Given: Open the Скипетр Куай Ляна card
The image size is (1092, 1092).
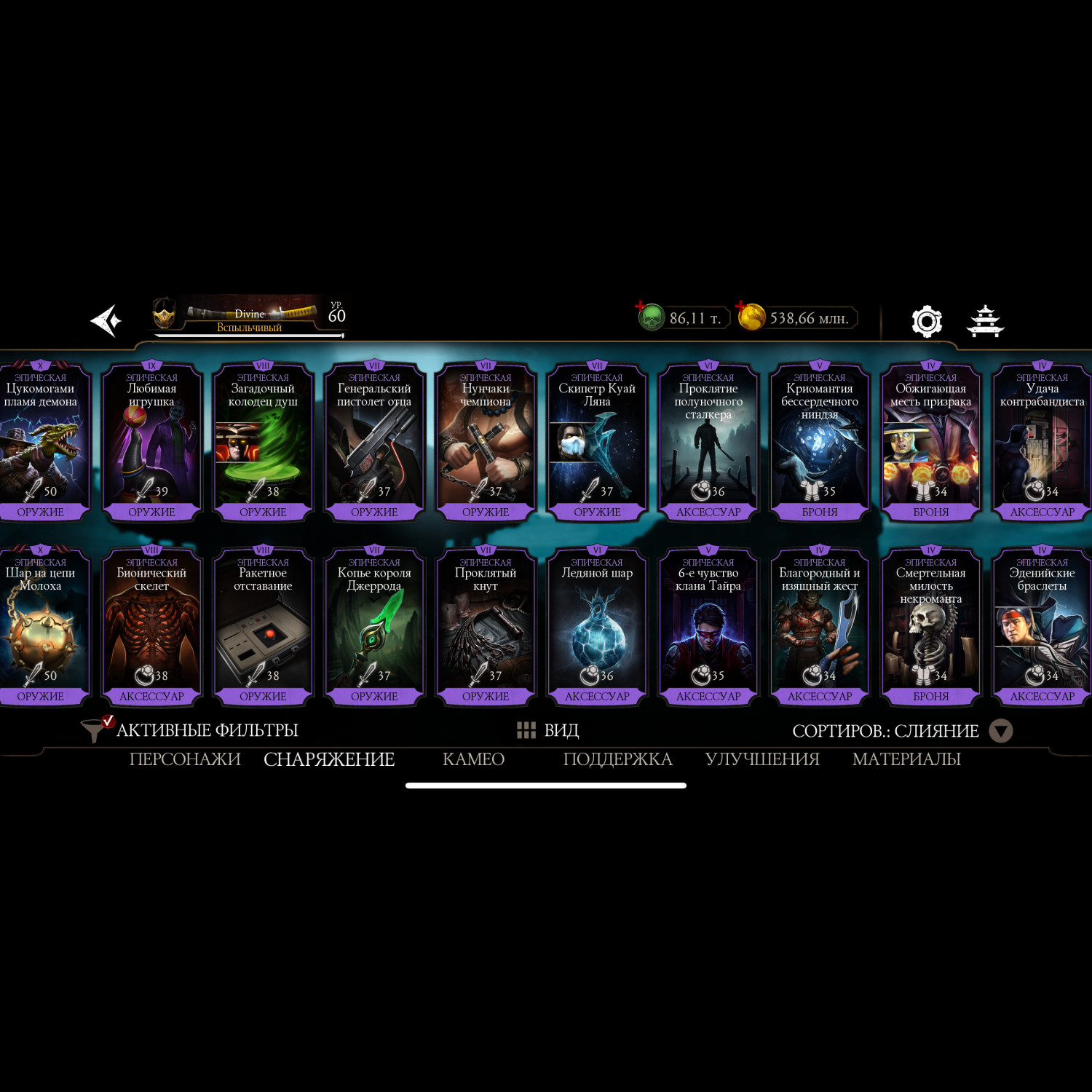Looking at the screenshot, I should click(x=597, y=442).
